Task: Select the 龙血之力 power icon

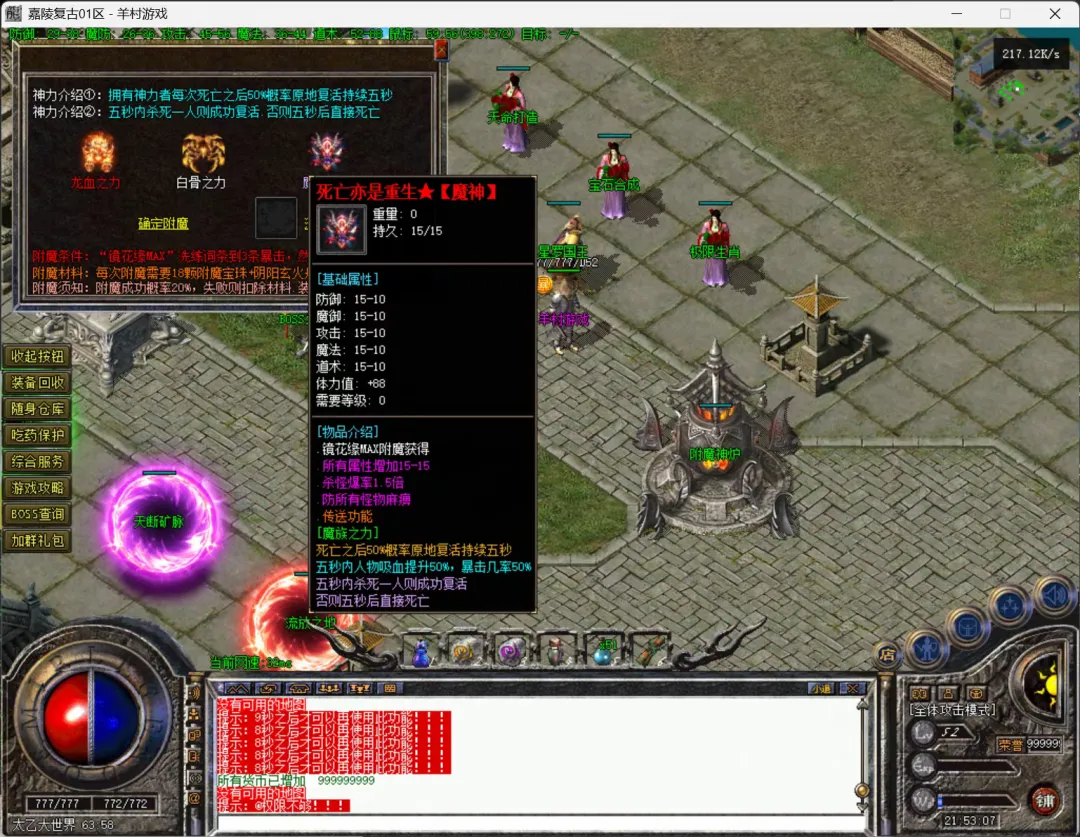Action: click(97, 153)
